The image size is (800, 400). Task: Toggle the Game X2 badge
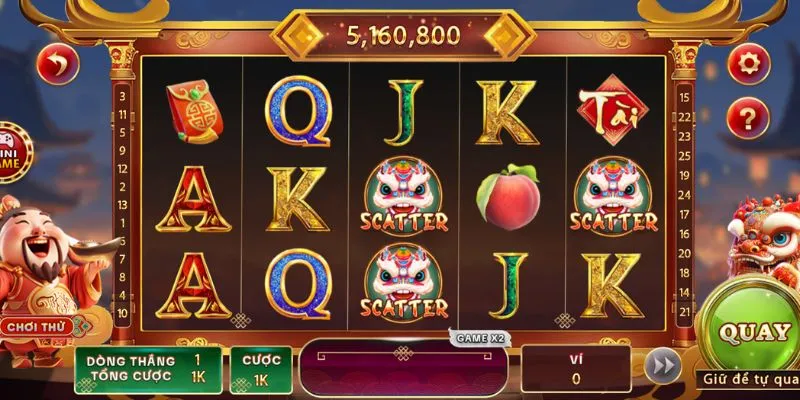pyautogui.click(x=482, y=339)
